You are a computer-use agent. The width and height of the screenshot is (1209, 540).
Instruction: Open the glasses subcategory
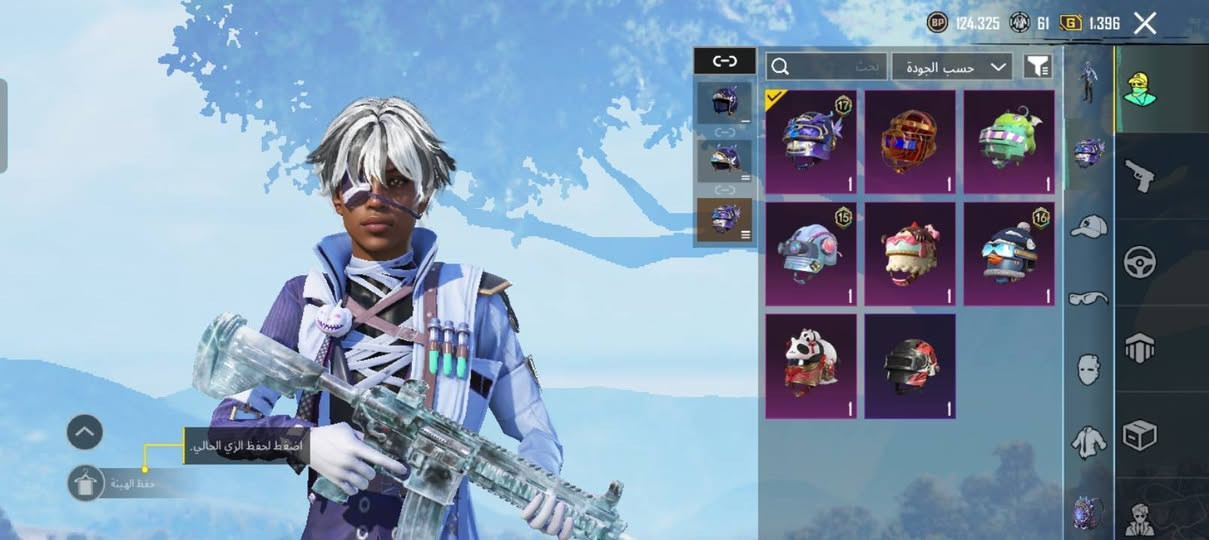coord(1088,297)
